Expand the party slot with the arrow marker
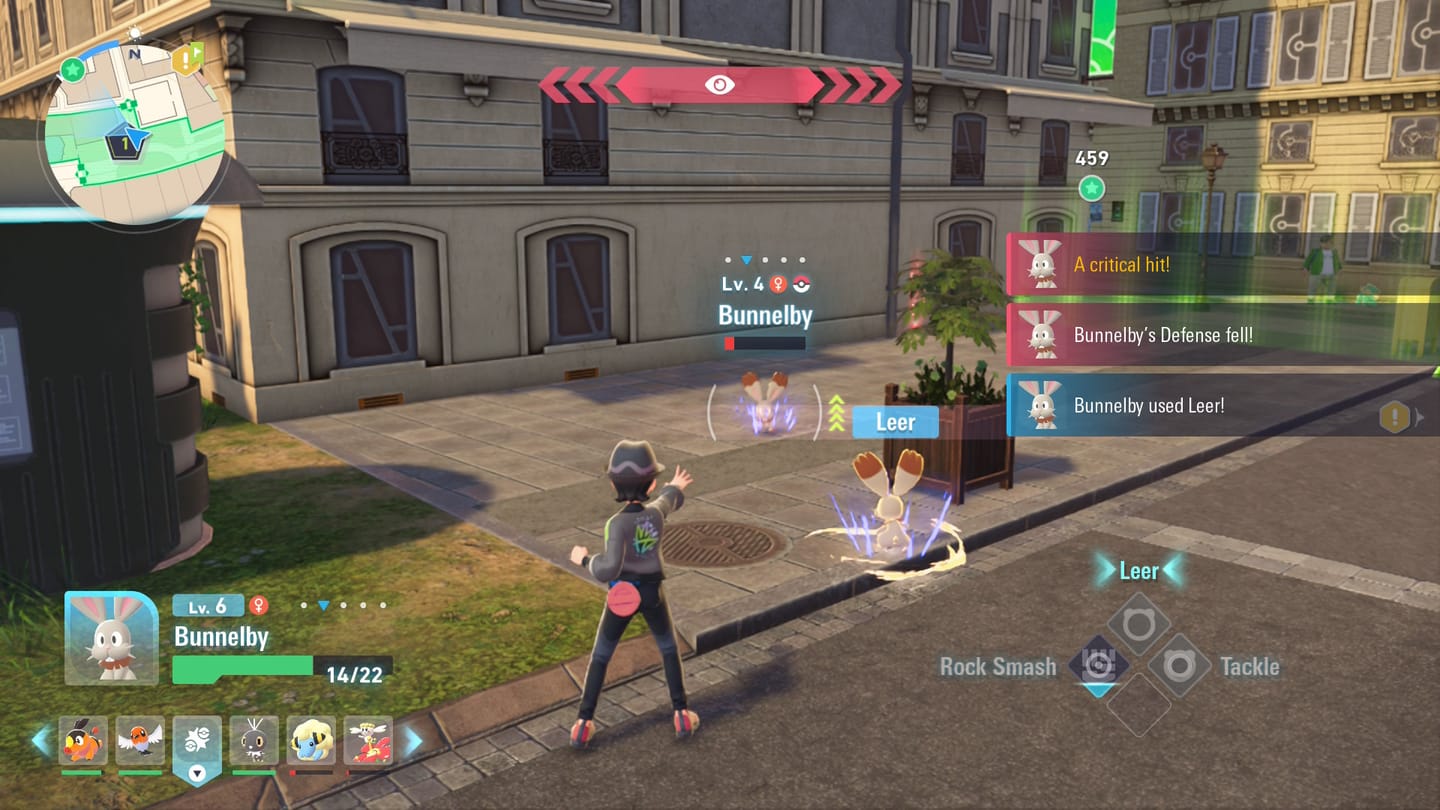Viewport: 1440px width, 810px height. pyautogui.click(x=197, y=773)
